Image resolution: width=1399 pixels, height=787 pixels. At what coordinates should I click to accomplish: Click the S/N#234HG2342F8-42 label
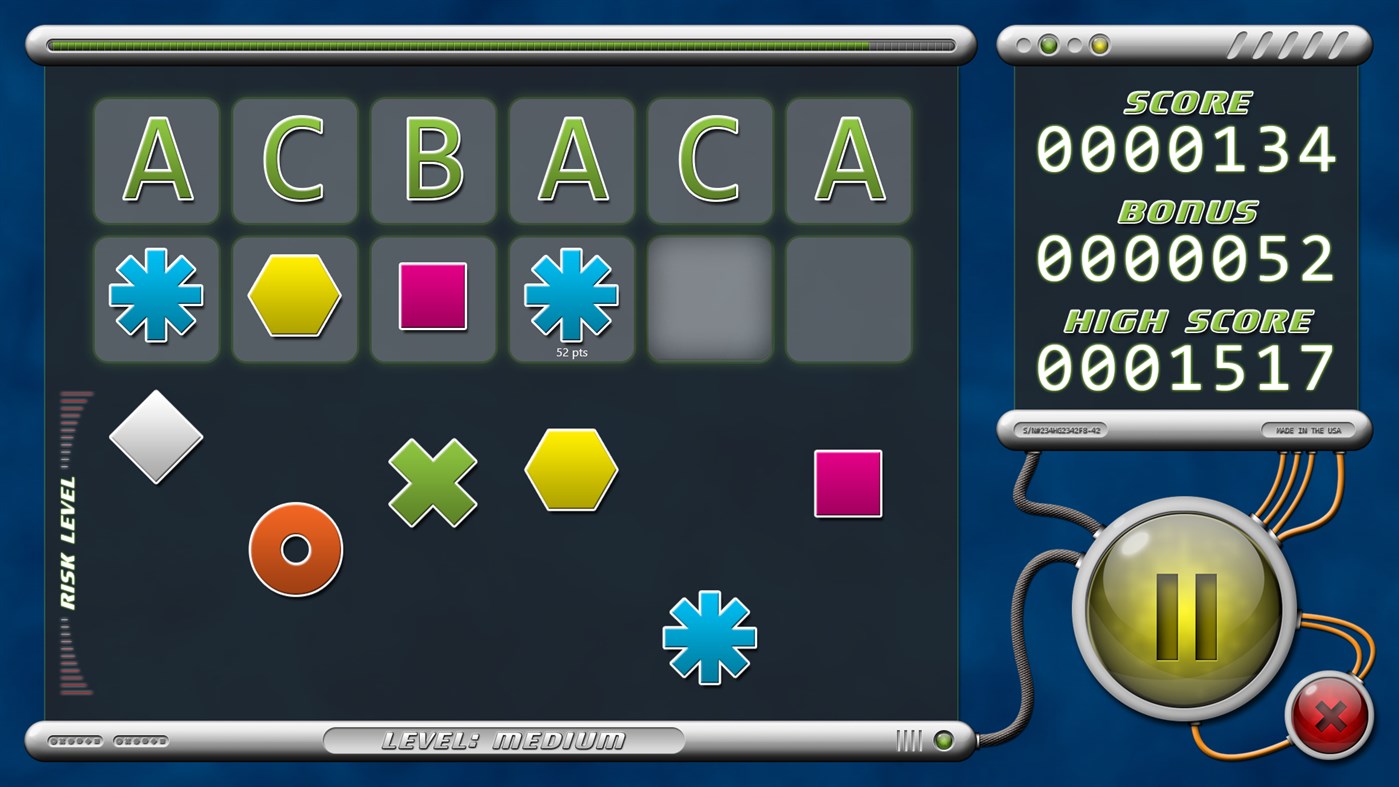1063,428
